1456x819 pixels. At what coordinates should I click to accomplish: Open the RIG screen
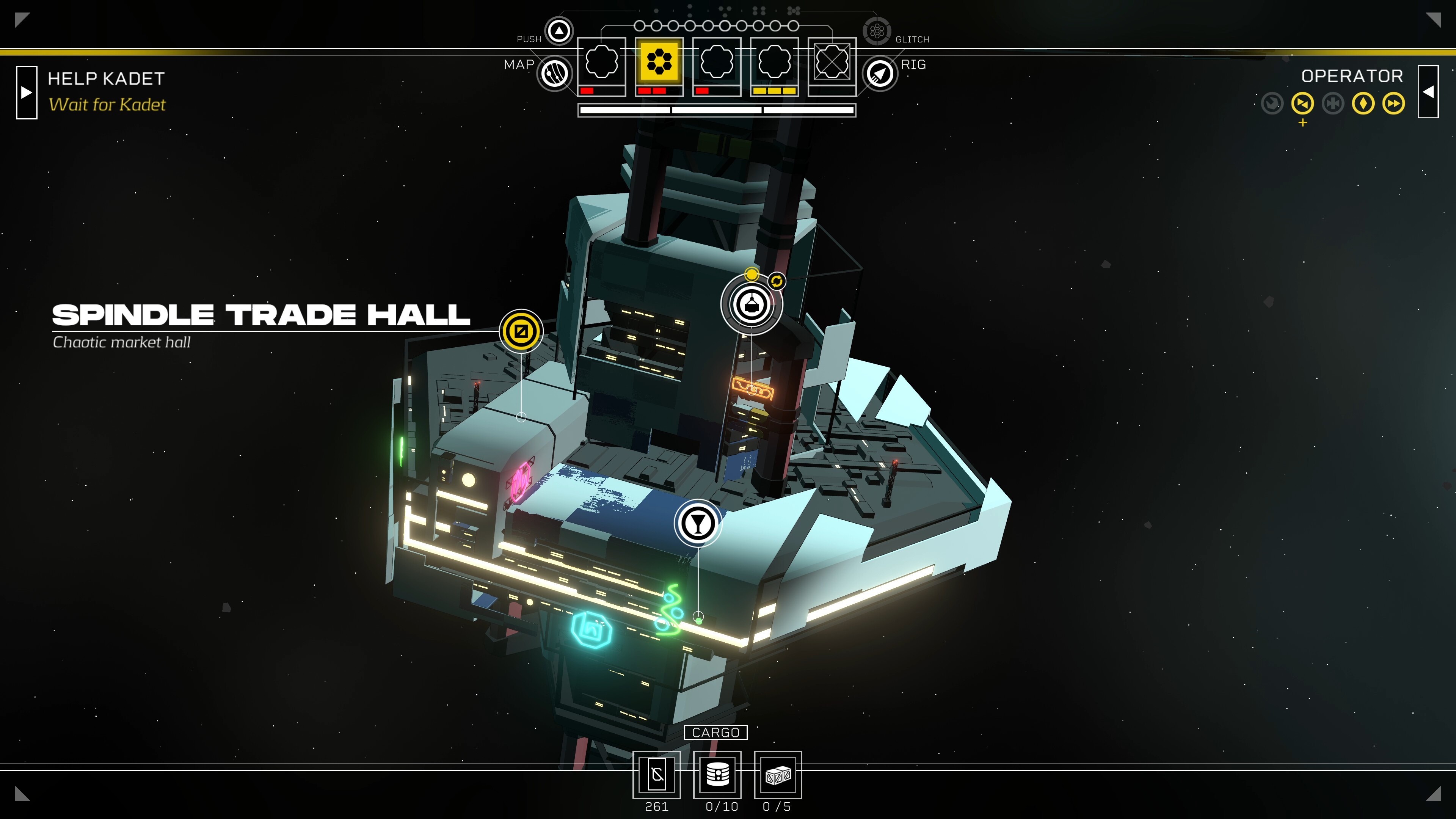(880, 74)
